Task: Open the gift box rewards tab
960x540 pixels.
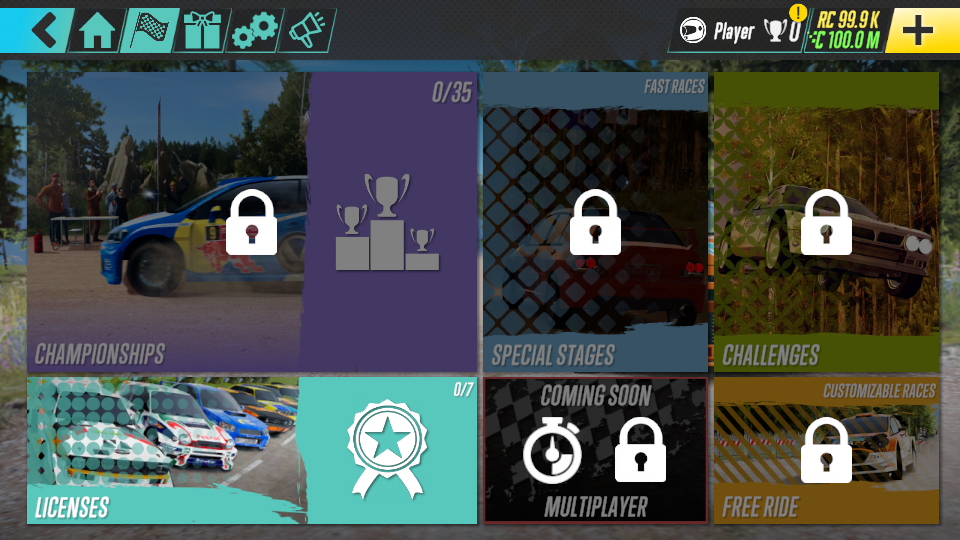Action: (x=202, y=31)
